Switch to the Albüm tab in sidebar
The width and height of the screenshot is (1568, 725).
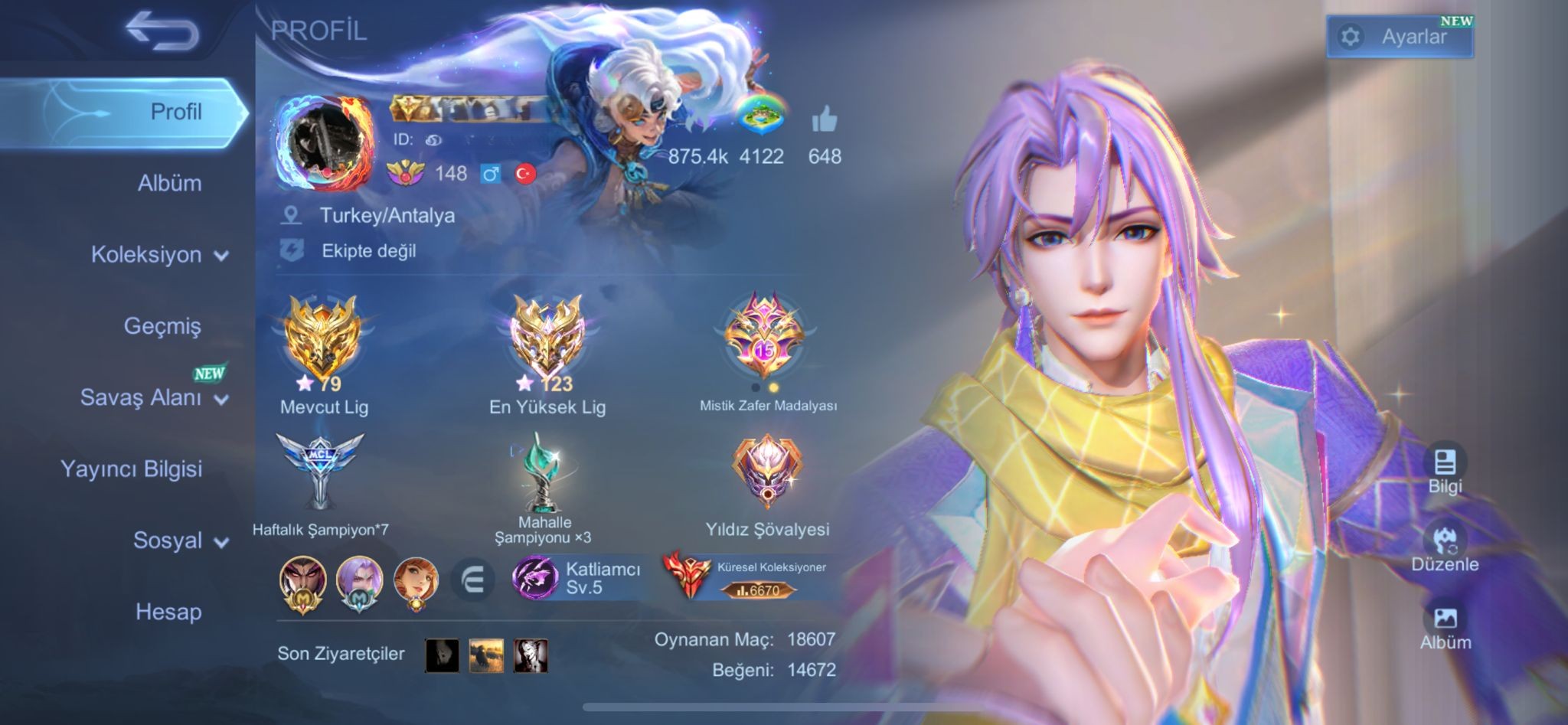pyautogui.click(x=169, y=183)
